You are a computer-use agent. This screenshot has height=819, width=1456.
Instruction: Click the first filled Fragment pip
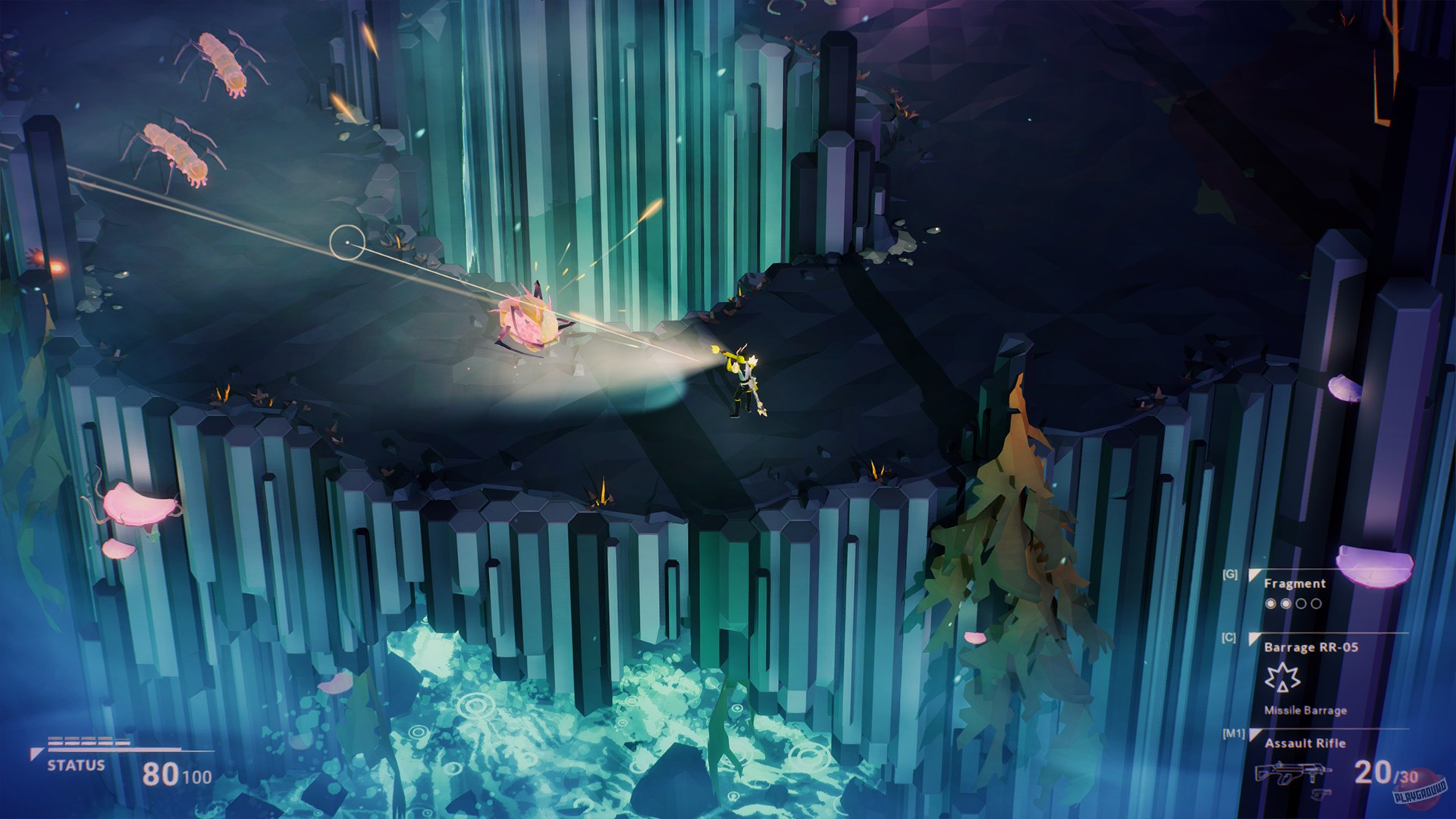1271,604
